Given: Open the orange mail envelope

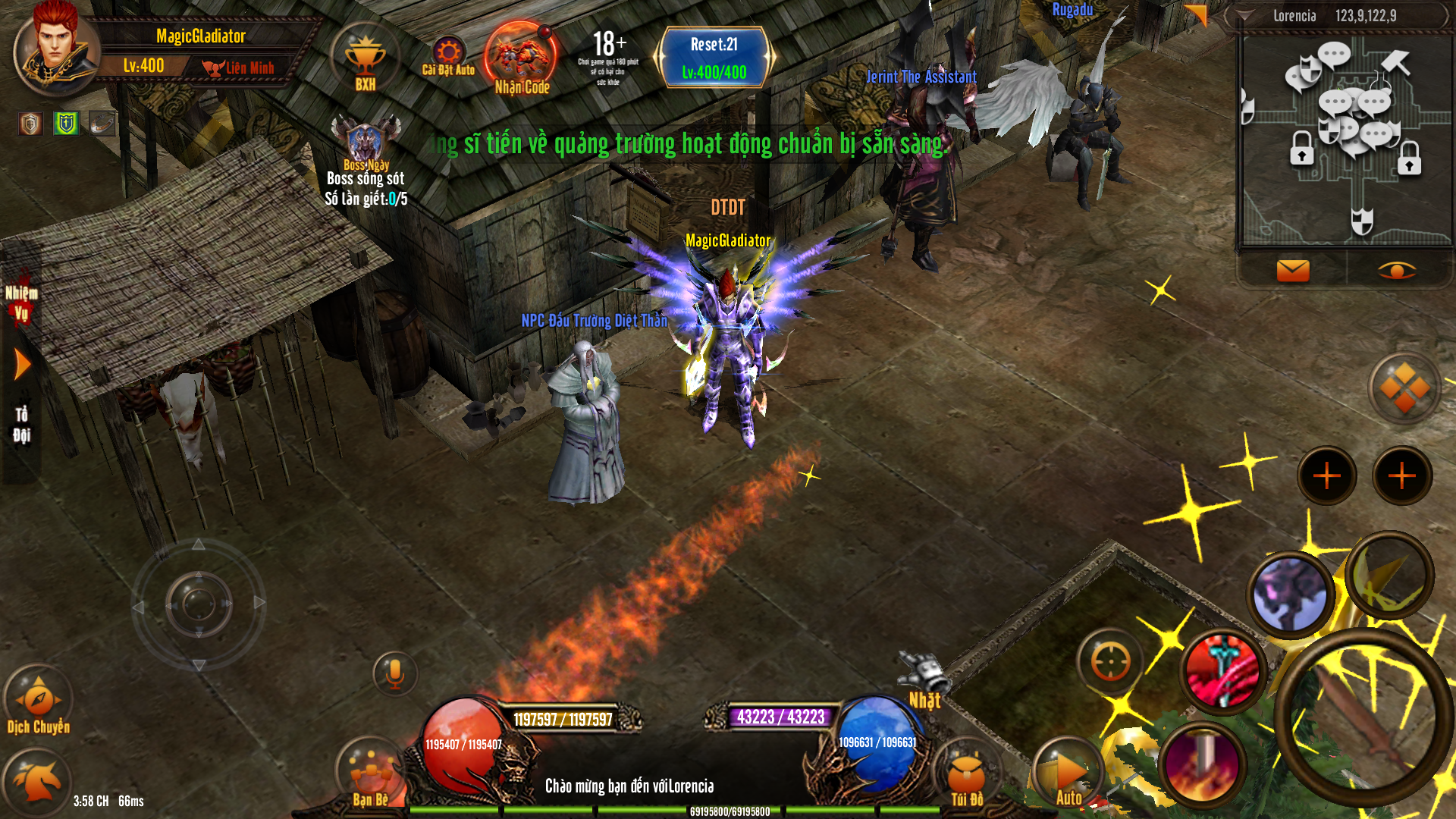Looking at the screenshot, I should pyautogui.click(x=1293, y=270).
